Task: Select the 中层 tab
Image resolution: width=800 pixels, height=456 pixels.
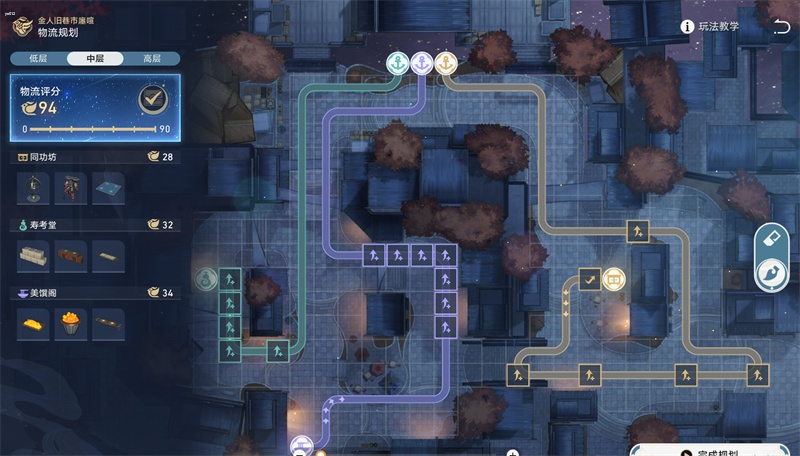Action: tap(96, 59)
